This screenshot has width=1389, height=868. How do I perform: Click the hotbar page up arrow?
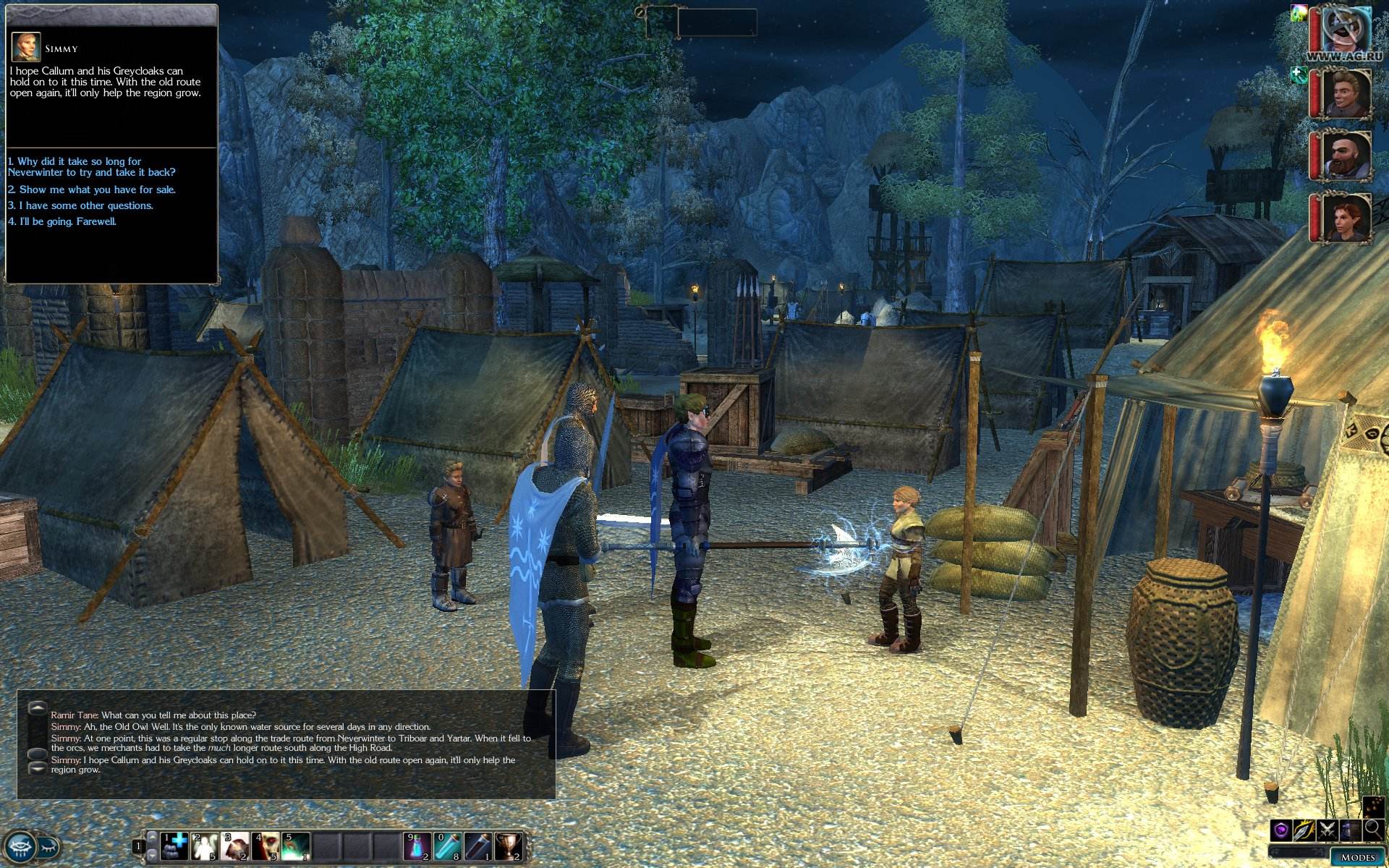[x=152, y=835]
